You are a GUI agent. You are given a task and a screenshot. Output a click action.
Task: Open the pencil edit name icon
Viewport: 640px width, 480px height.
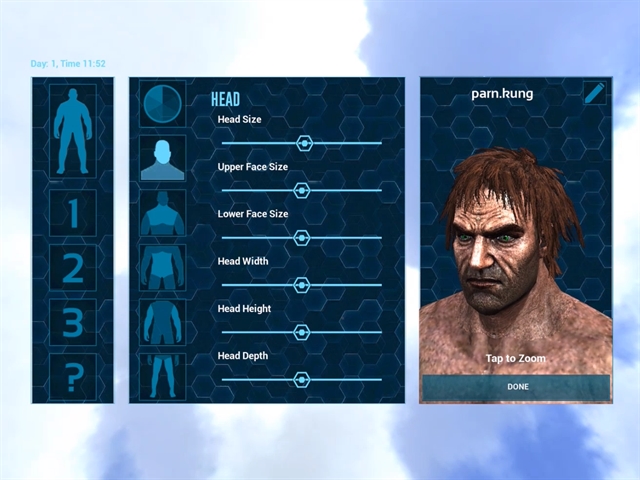[x=595, y=94]
